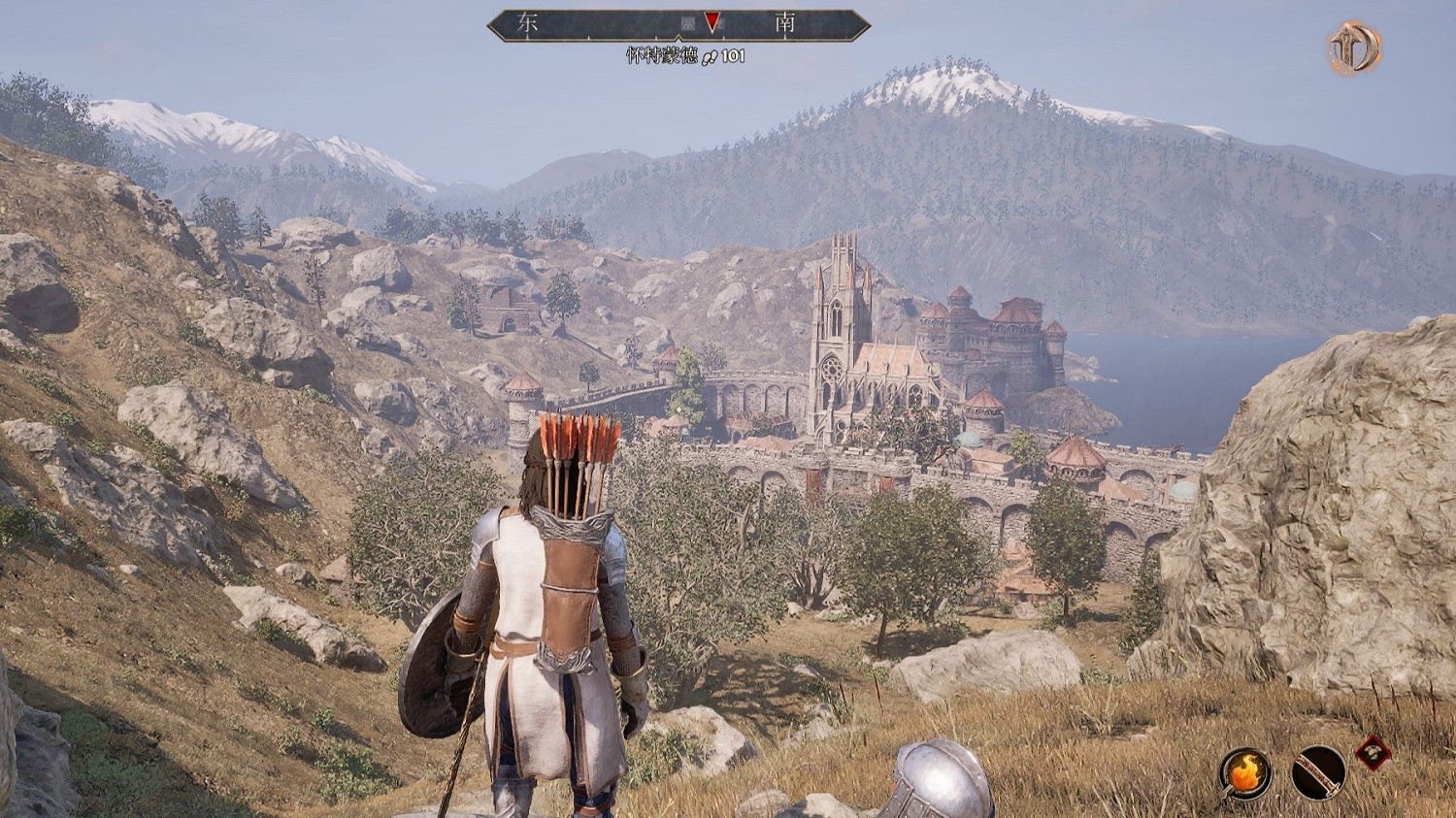Activate the fire spell icon
This screenshot has width=1456, height=818.
[x=1244, y=772]
